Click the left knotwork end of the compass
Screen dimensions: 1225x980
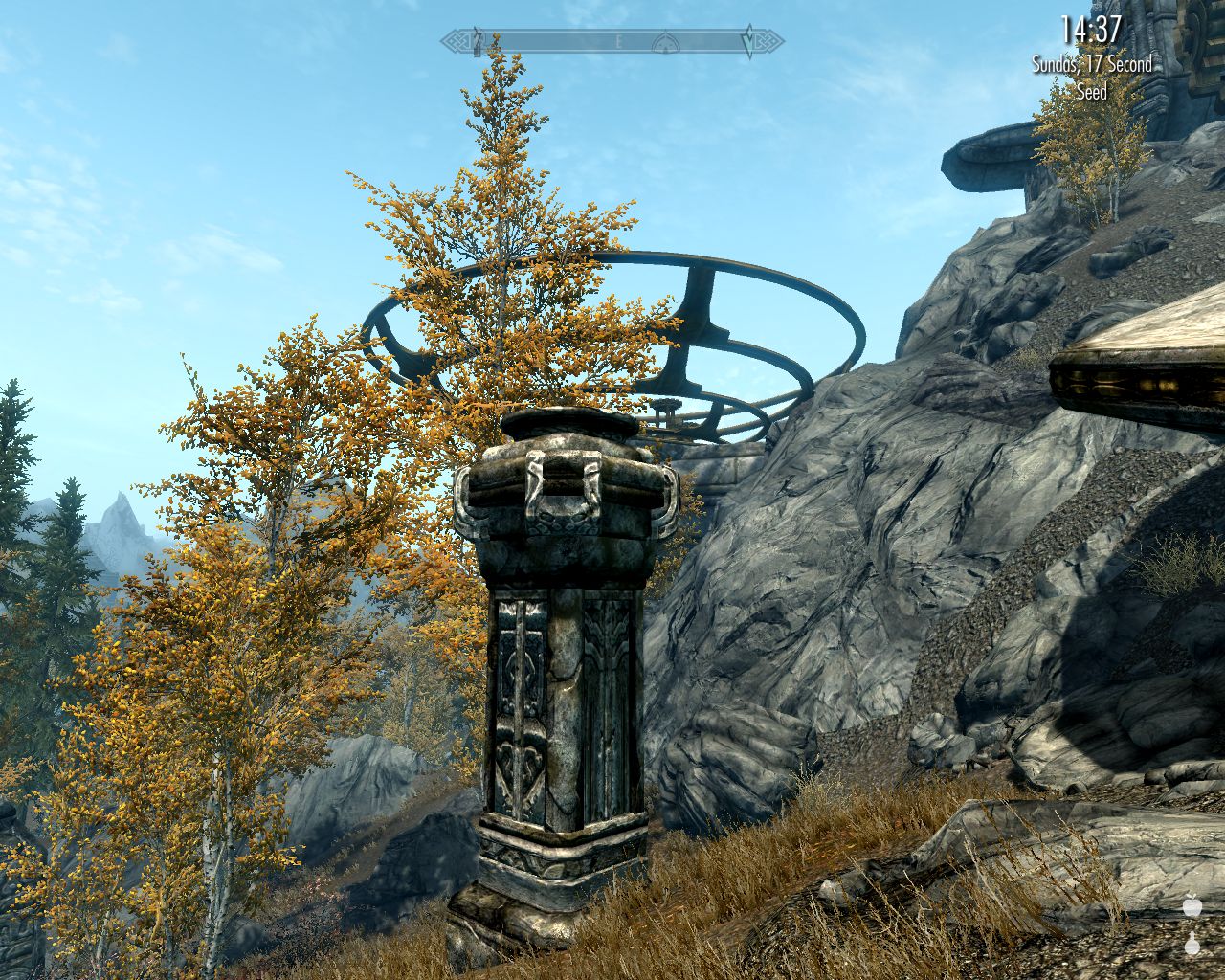click(457, 40)
